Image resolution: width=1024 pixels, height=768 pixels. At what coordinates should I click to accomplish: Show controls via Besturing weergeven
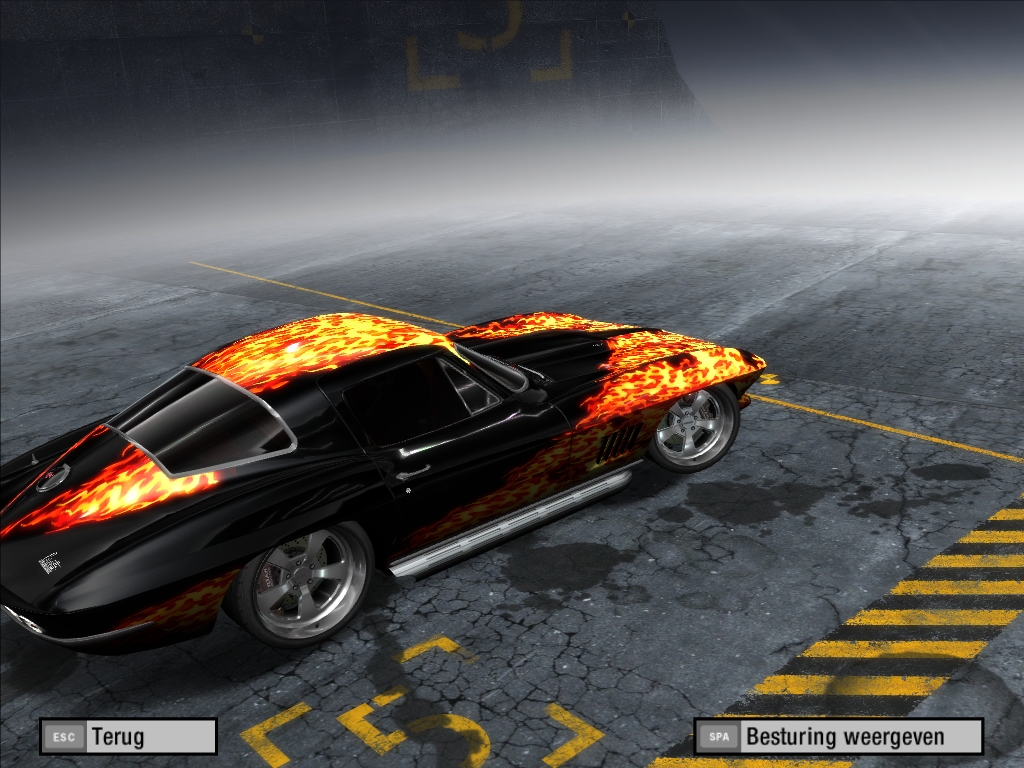point(838,737)
